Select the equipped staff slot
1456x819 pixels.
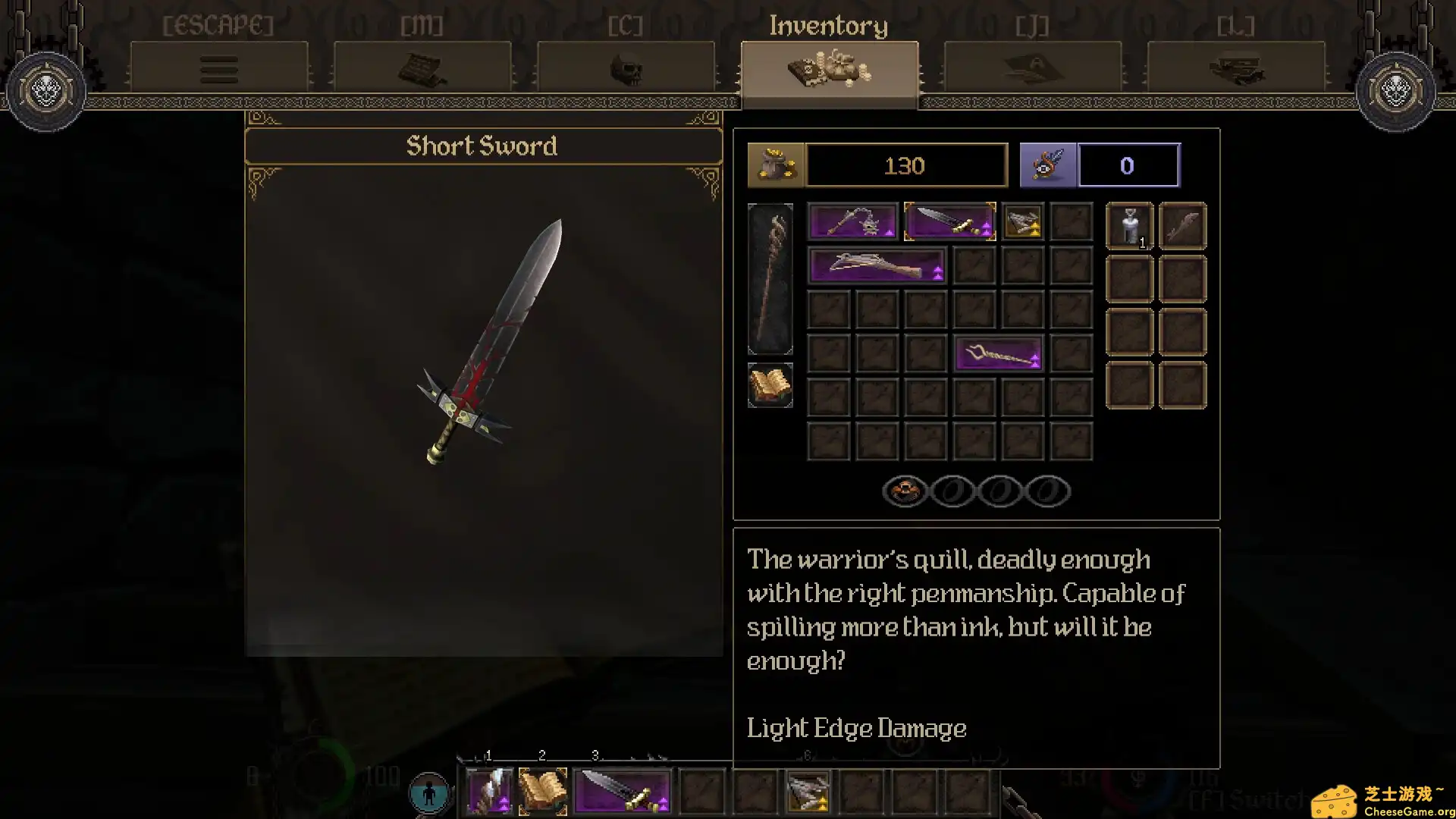pos(770,279)
